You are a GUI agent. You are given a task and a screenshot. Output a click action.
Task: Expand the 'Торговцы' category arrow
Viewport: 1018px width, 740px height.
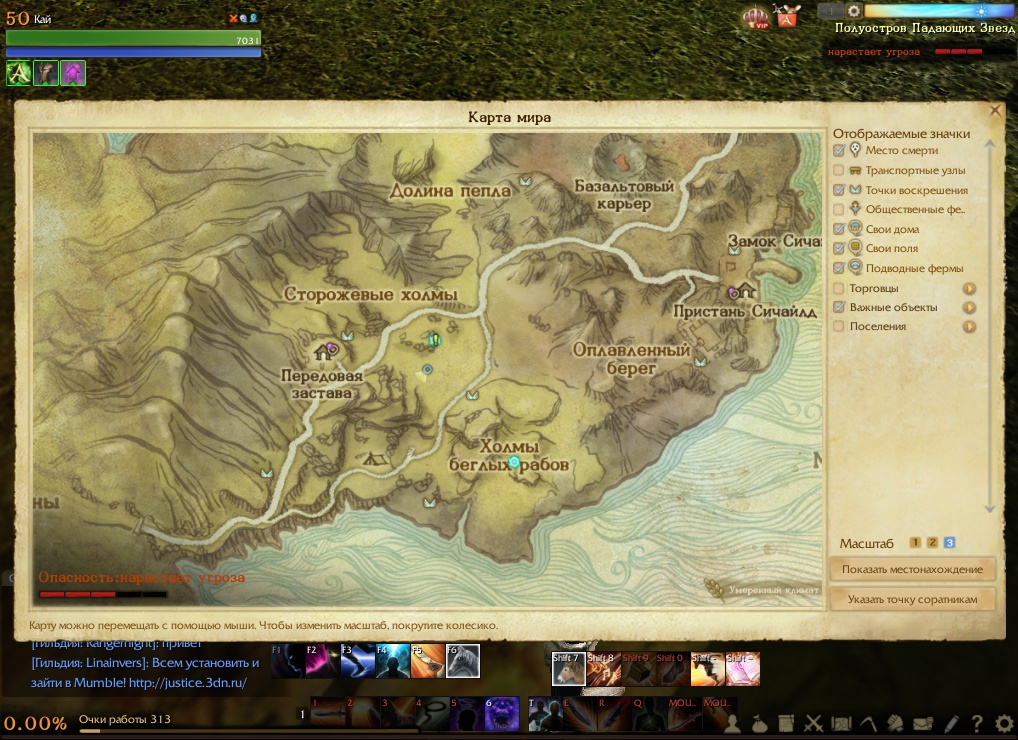(969, 288)
